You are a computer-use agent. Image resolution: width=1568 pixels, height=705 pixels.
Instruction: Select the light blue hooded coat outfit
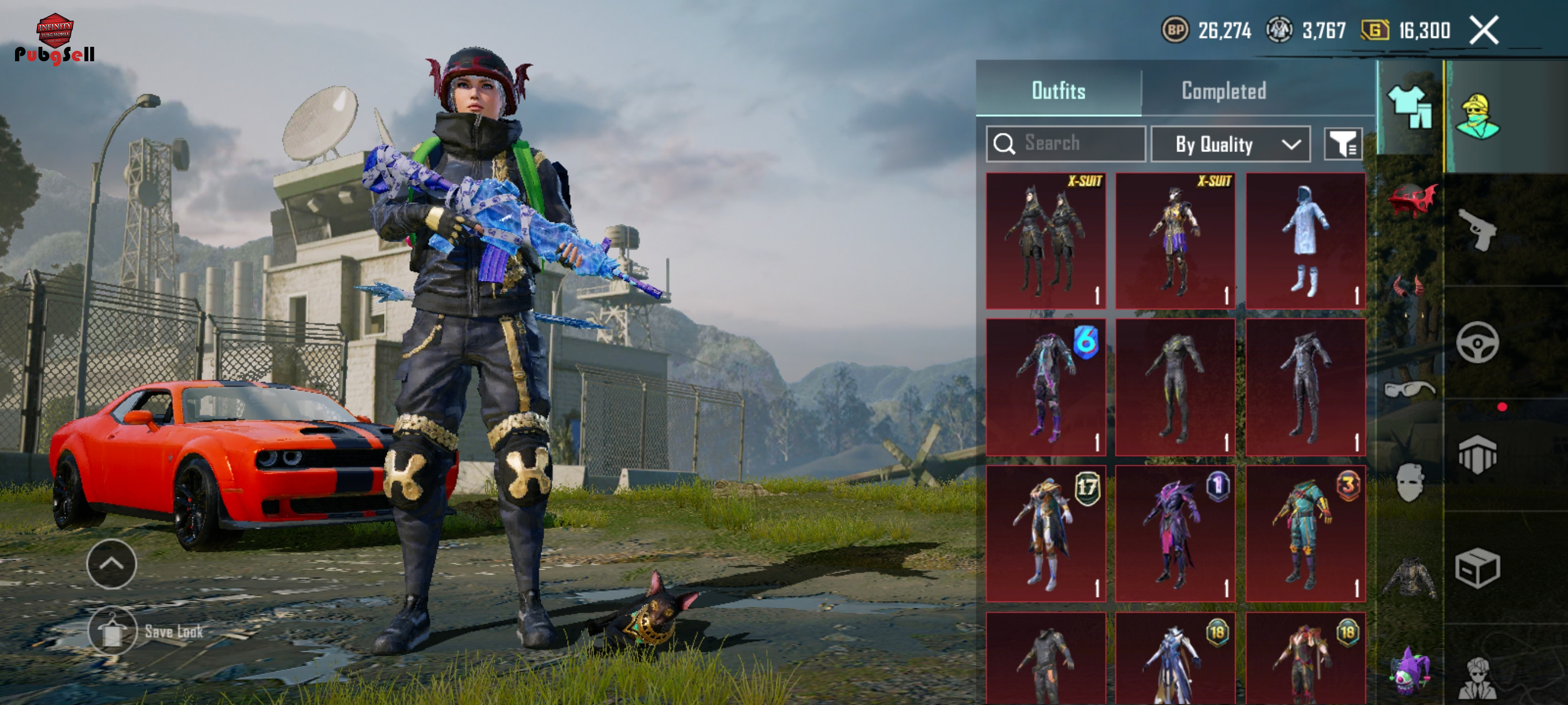coord(1305,241)
